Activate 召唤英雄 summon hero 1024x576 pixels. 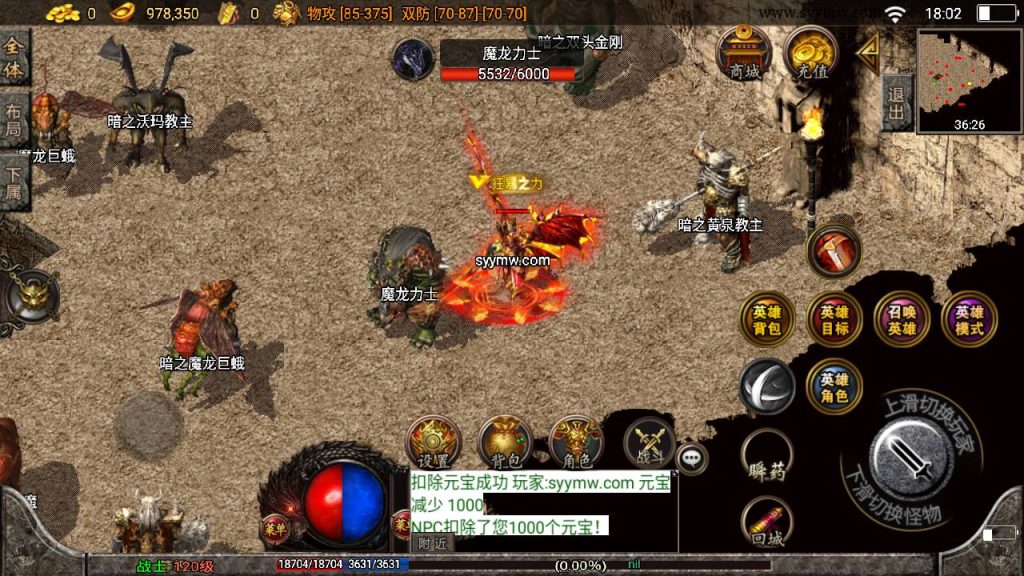pyautogui.click(x=902, y=319)
